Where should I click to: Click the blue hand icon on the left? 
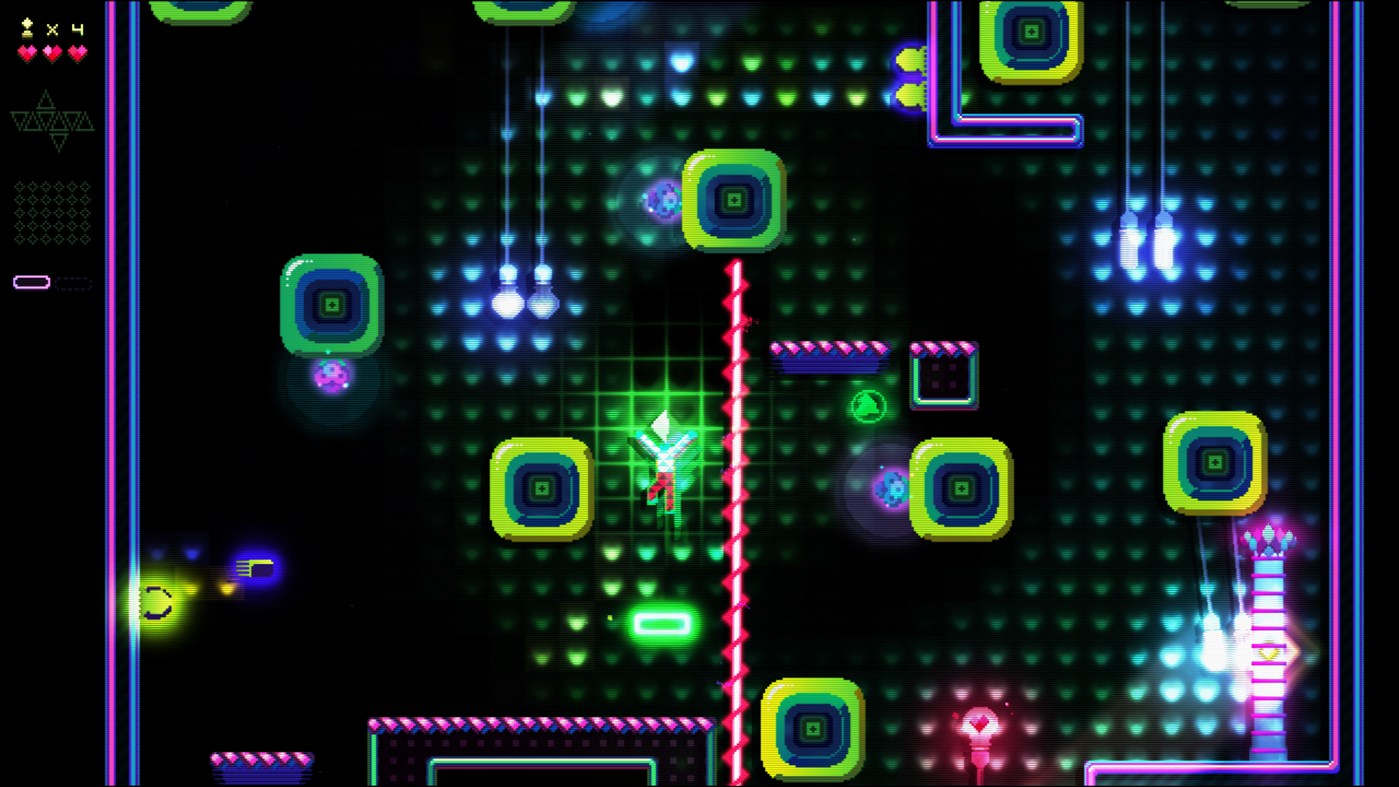254,567
